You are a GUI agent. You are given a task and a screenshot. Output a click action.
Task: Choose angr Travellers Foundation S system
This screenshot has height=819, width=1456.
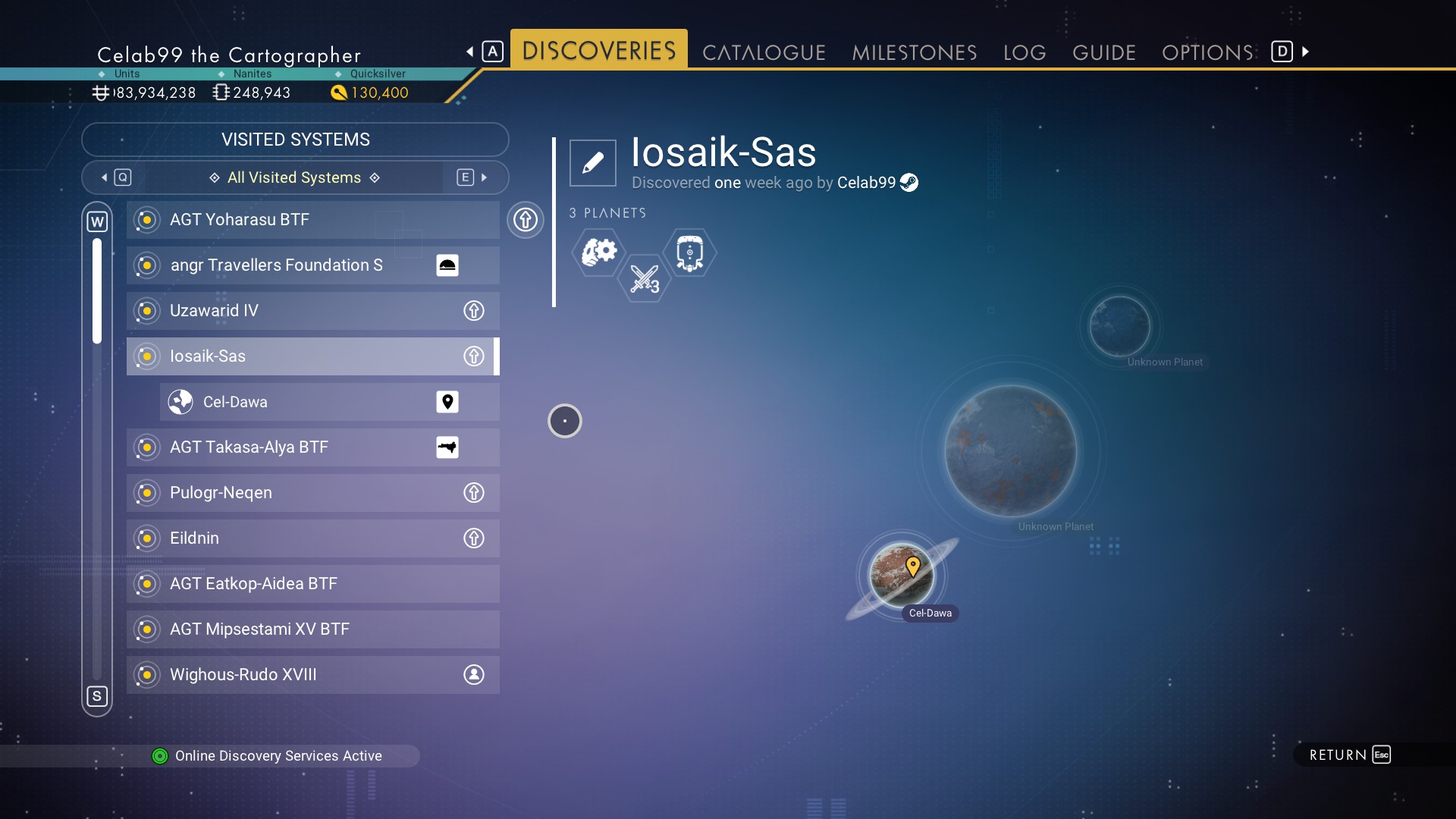tap(312, 265)
